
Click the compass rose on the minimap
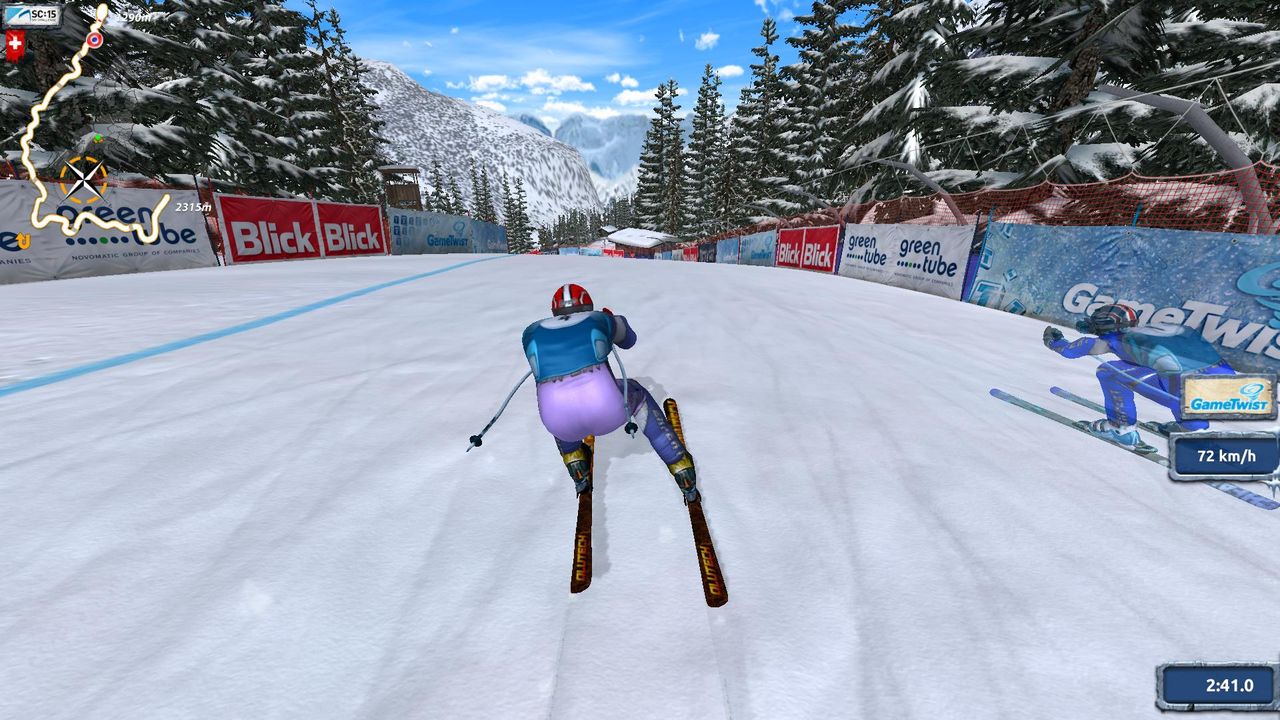pos(84,180)
